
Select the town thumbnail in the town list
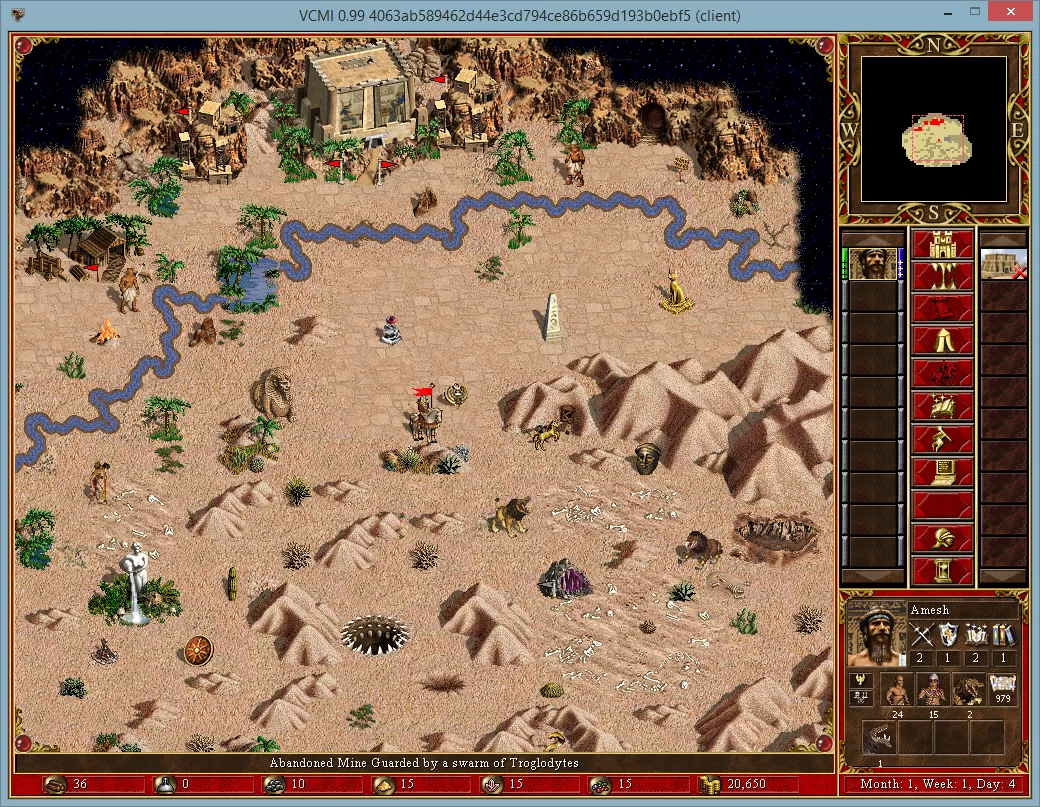pyautogui.click(x=1003, y=264)
